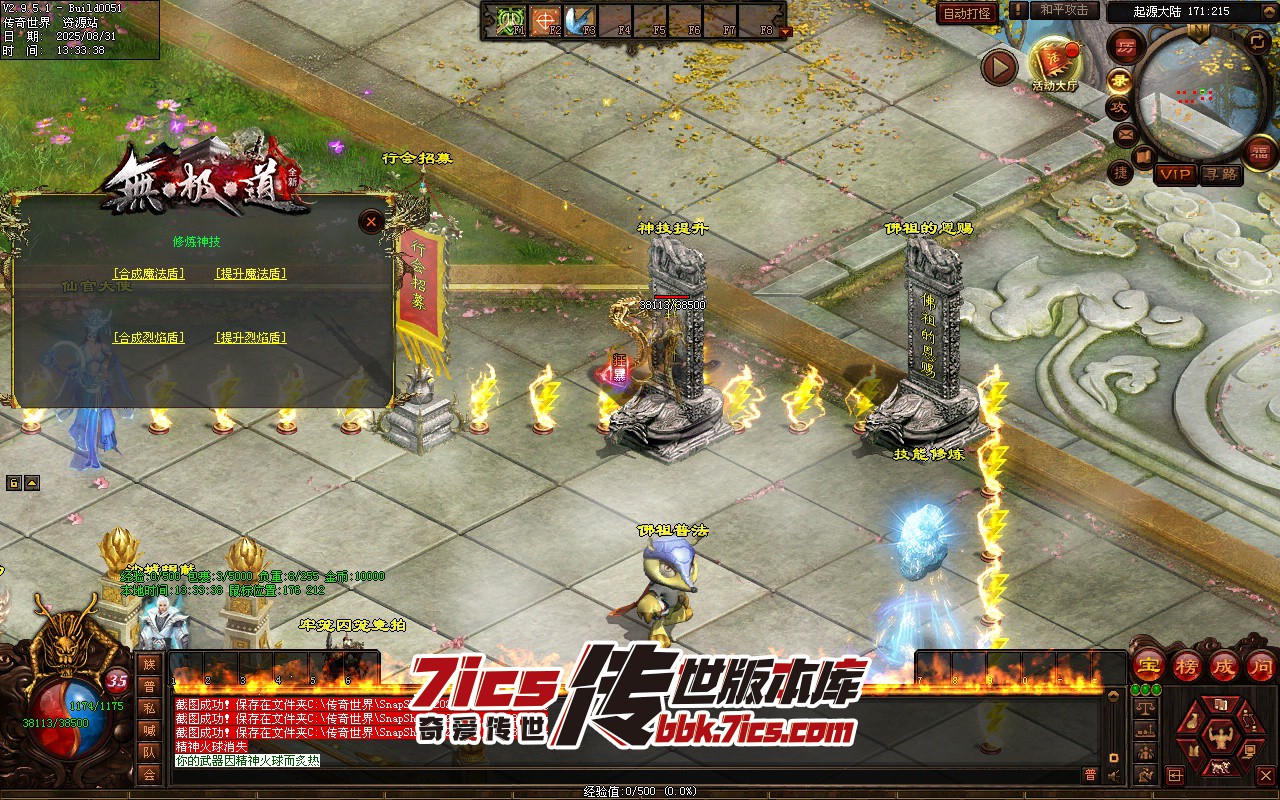Select the 提升烈焰盾 link

tap(251, 338)
